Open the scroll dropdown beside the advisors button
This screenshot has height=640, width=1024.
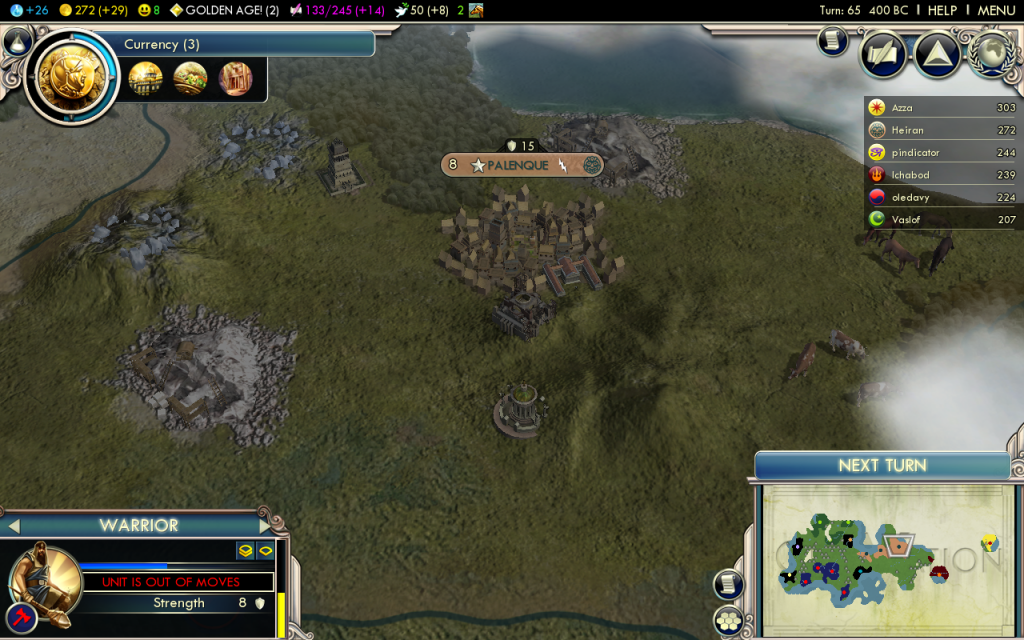tap(832, 41)
